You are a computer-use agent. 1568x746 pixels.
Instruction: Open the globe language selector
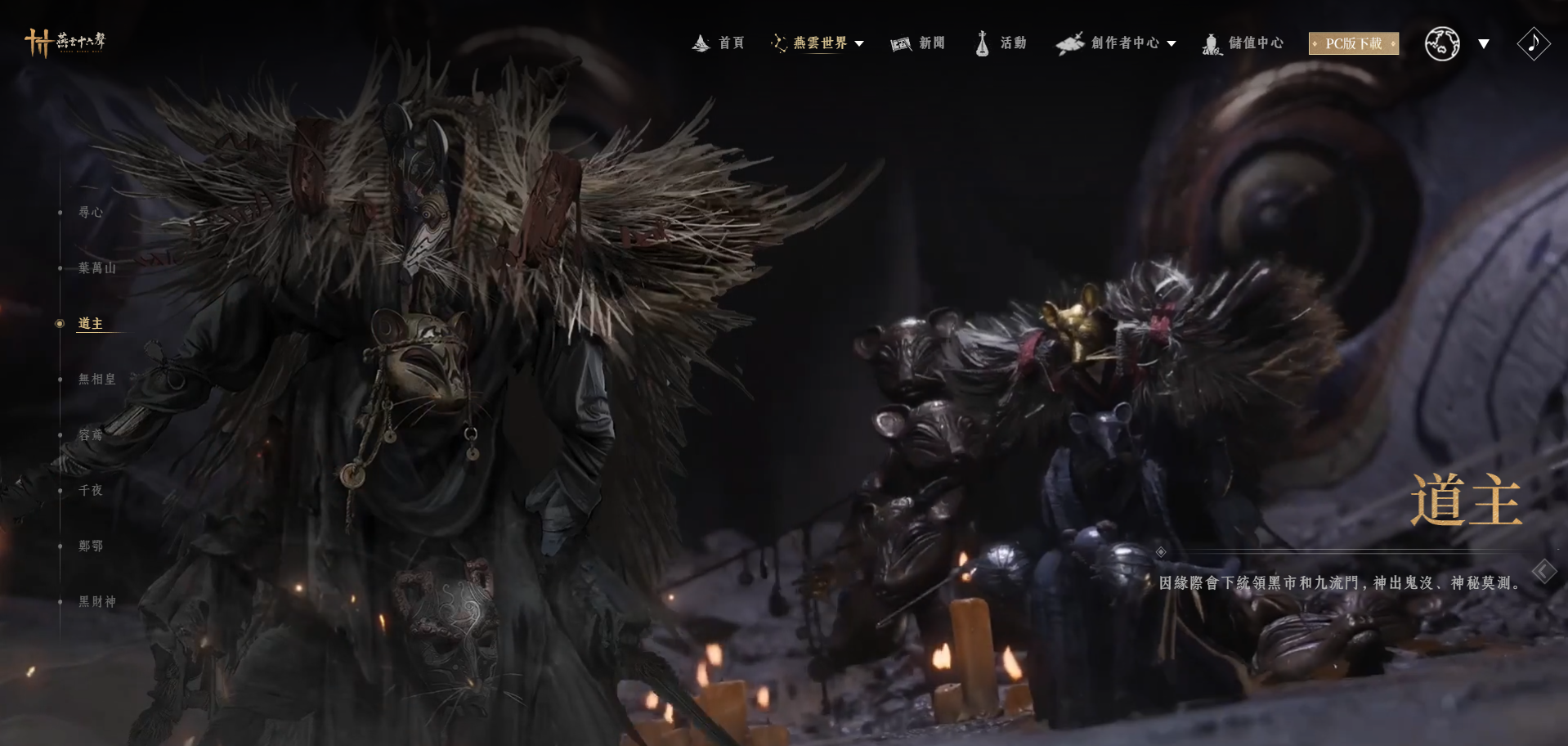(x=1442, y=43)
